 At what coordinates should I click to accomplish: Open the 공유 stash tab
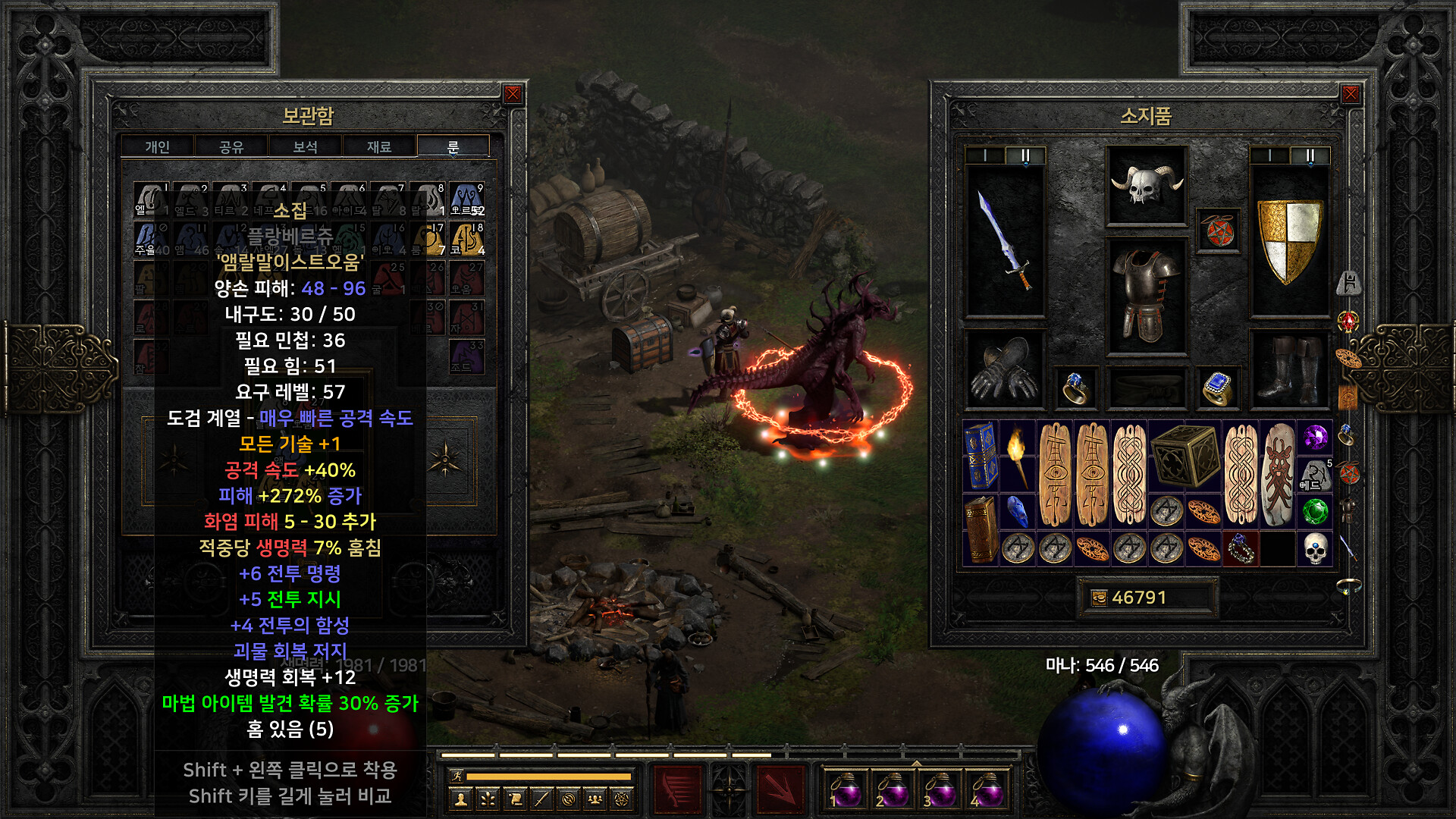(x=231, y=146)
